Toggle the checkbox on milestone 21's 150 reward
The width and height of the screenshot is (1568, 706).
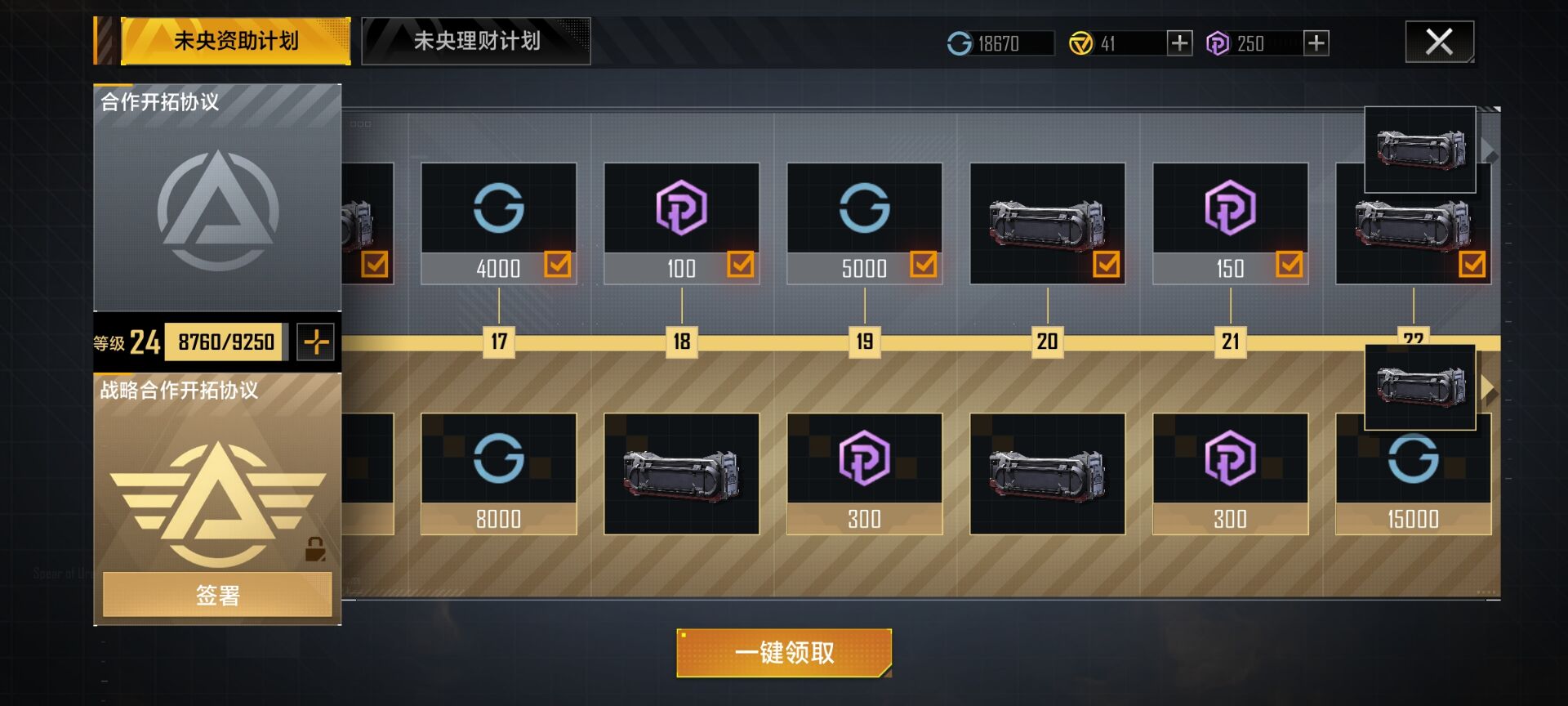coord(1288,265)
